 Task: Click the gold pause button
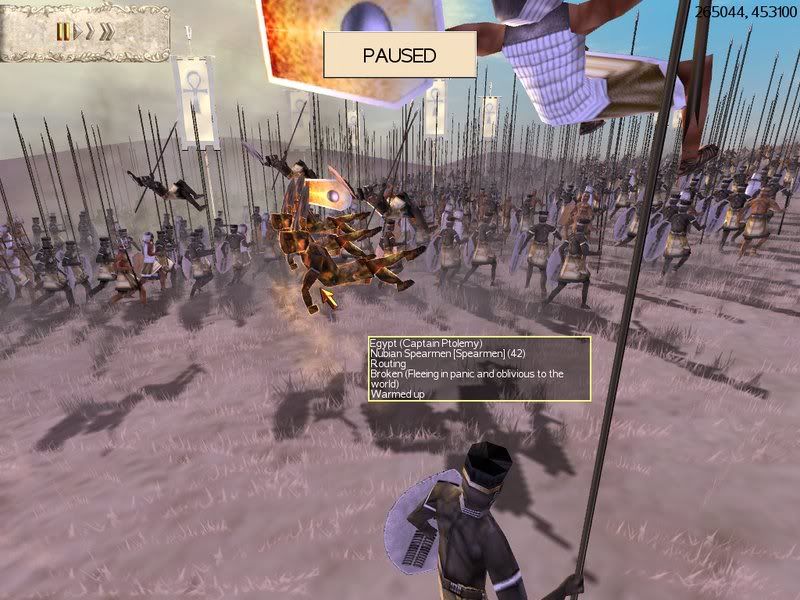click(63, 32)
